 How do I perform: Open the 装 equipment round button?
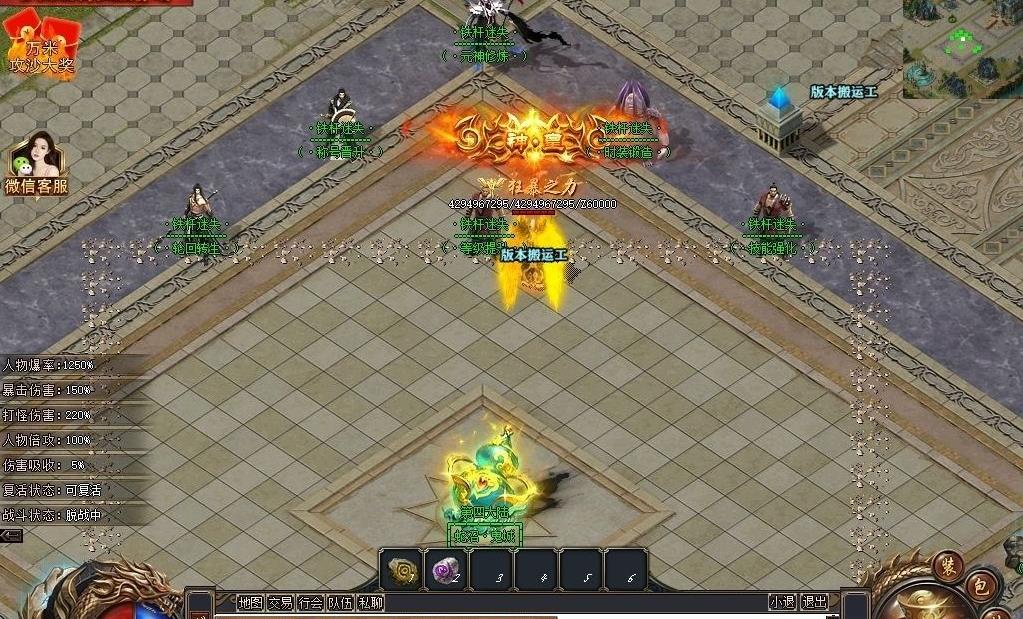click(947, 565)
